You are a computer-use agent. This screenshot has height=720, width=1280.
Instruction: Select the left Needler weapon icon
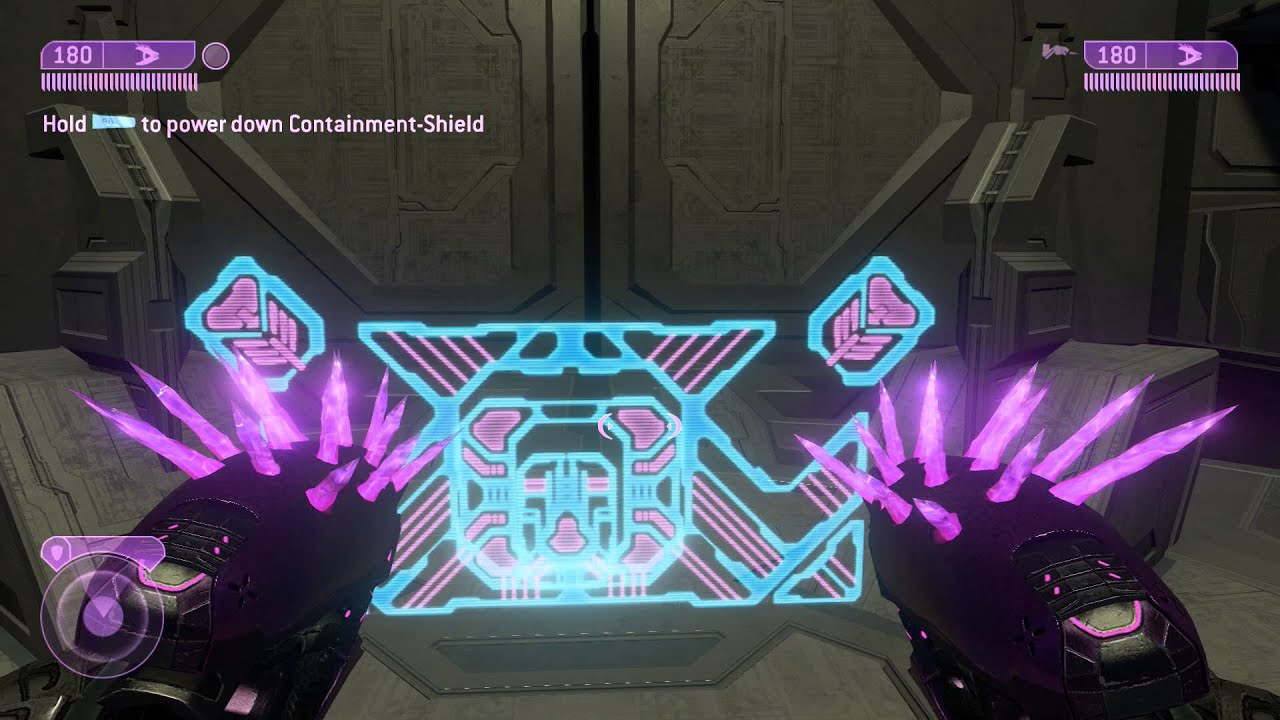click(145, 56)
